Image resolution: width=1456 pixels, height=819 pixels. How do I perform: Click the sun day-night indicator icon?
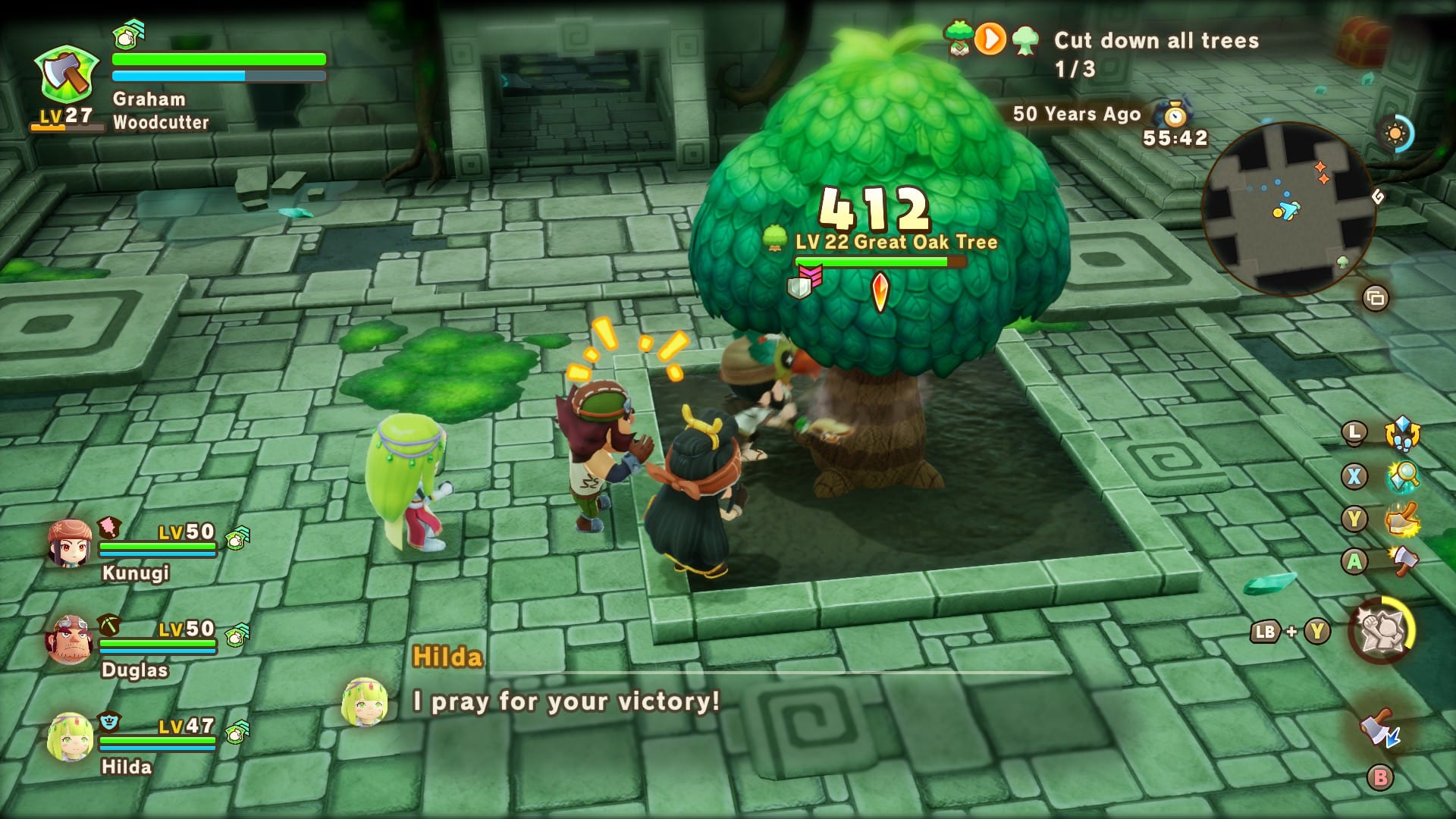pyautogui.click(x=1395, y=134)
